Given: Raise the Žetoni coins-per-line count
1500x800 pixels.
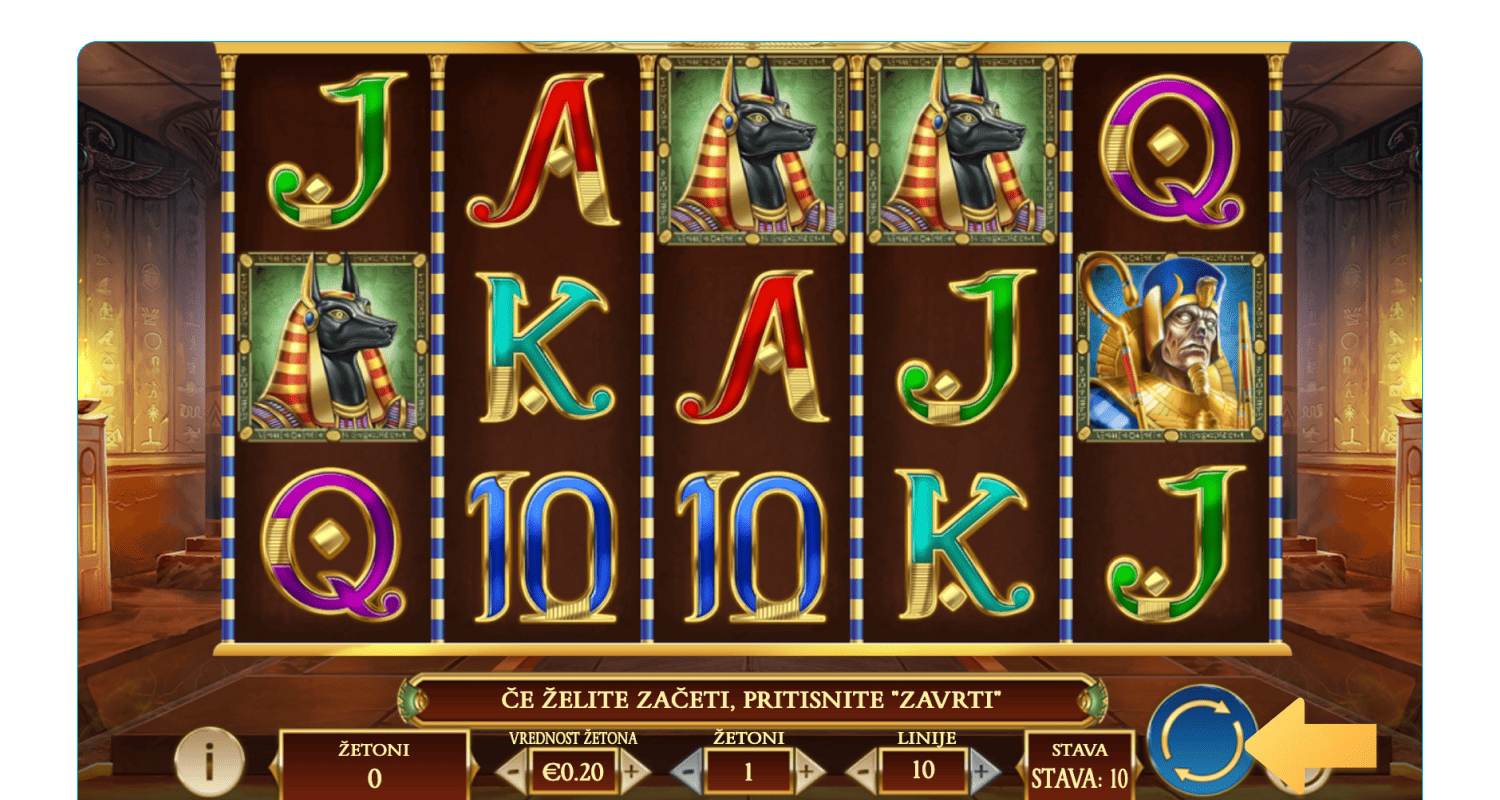Looking at the screenshot, I should [807, 771].
